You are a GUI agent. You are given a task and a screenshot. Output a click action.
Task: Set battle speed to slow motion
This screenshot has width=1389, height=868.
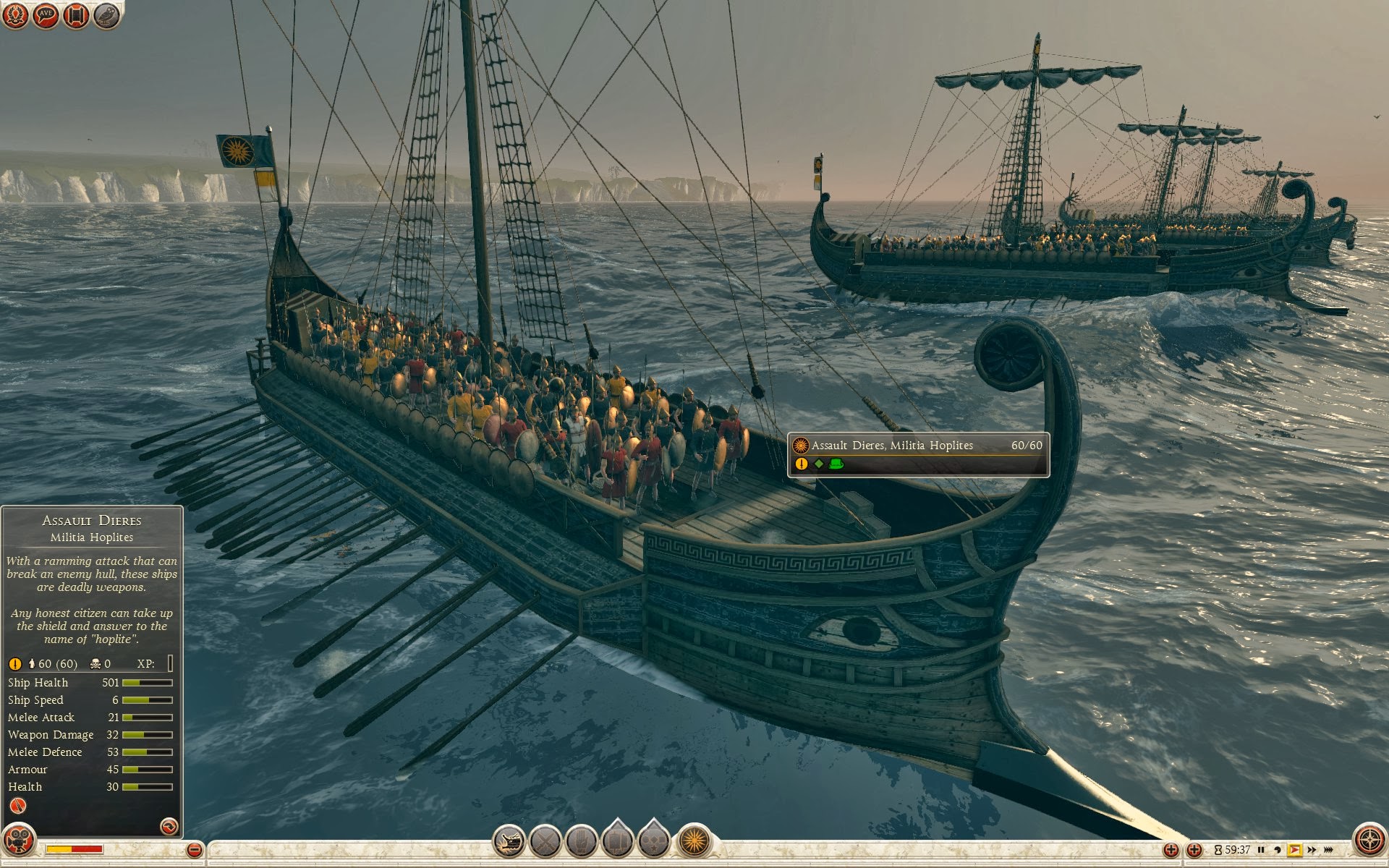[x=1278, y=850]
